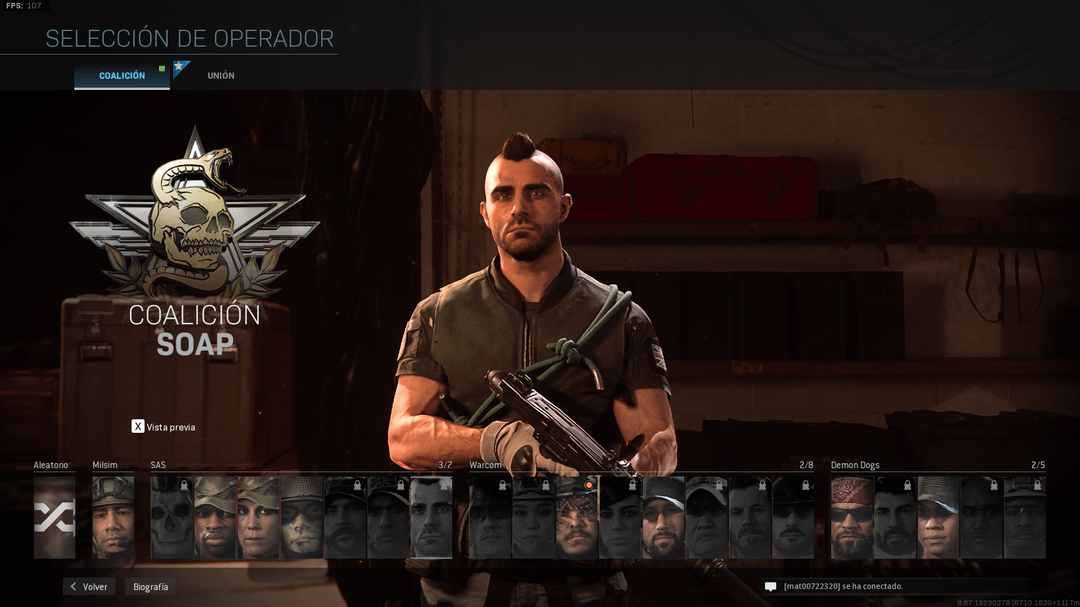The width and height of the screenshot is (1080, 607).
Task: Go back with the Volver button
Action: (x=89, y=587)
